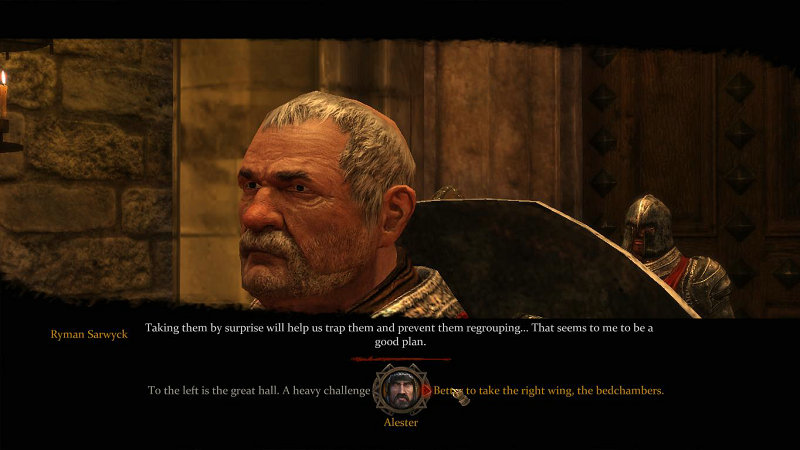800x450 pixels.
Task: Select the right wing bedchambers reply
Action: tap(548, 390)
